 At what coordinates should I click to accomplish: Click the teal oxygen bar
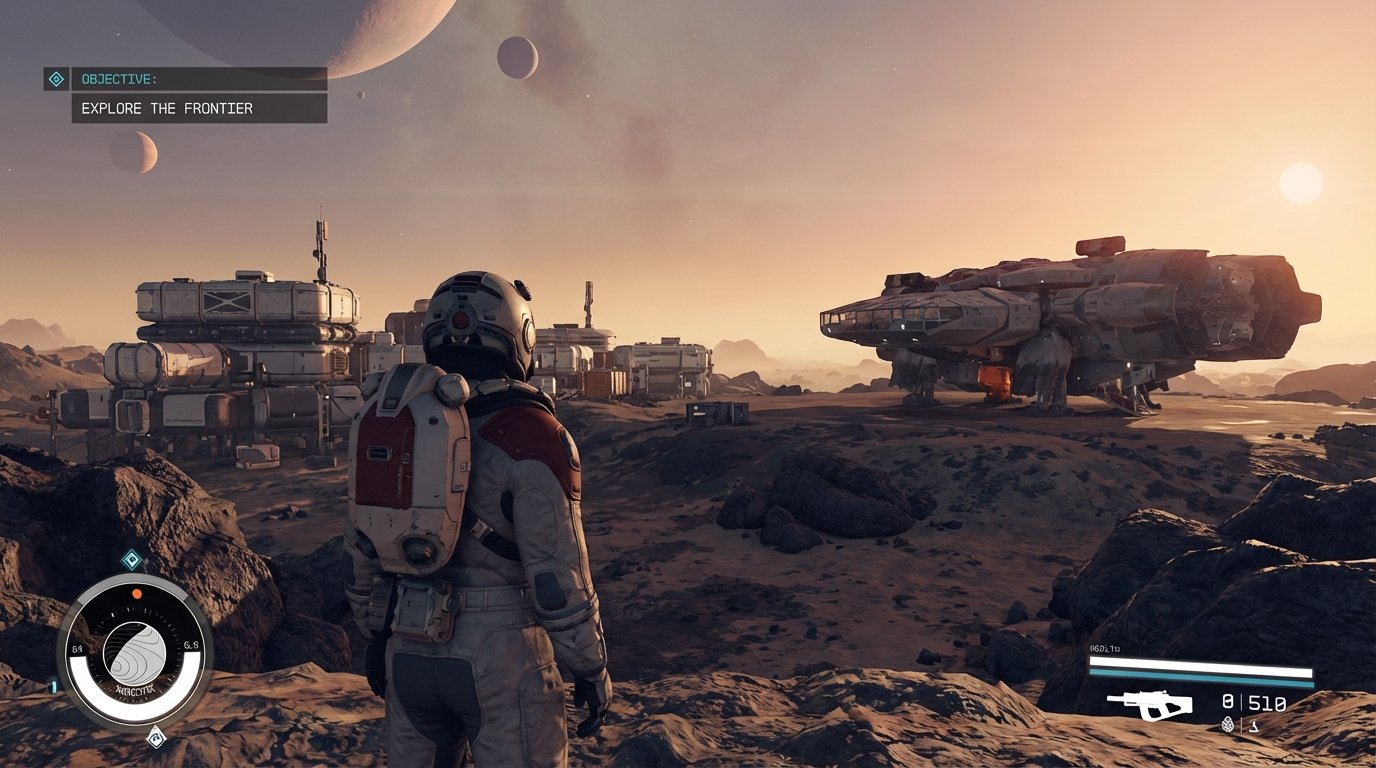(x=1200, y=678)
